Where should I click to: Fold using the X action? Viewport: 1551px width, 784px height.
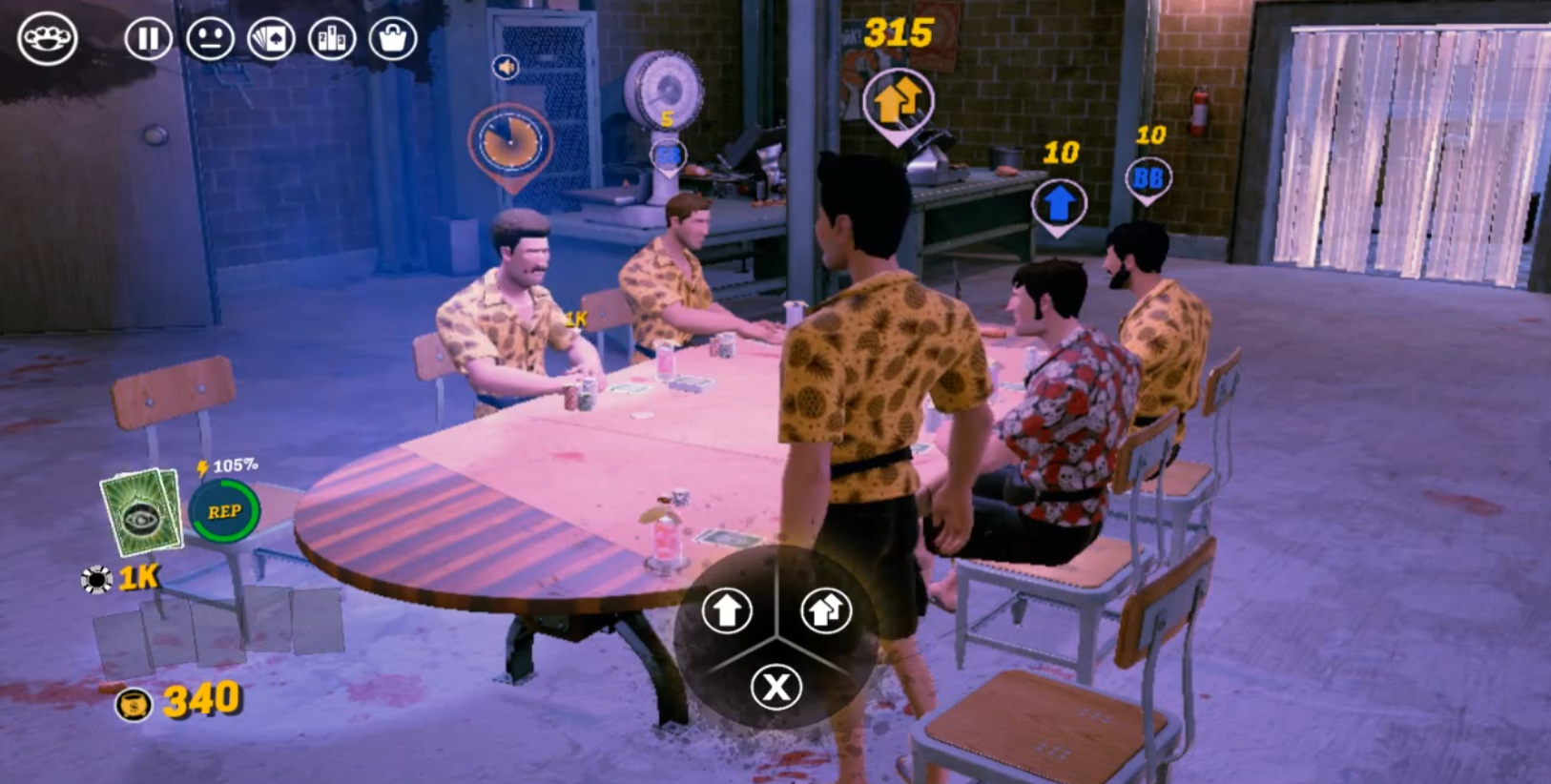[x=776, y=687]
